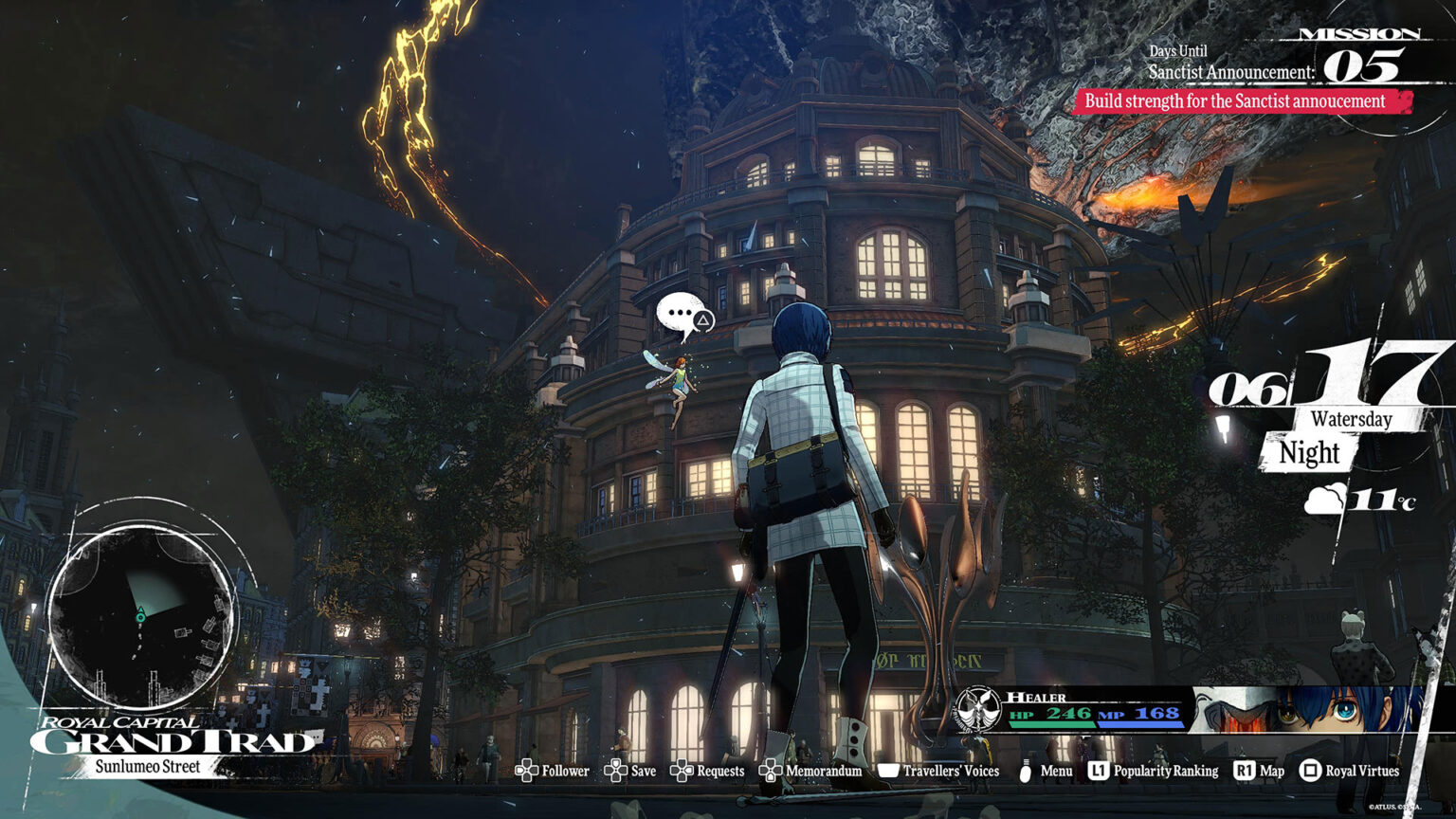Viewport: 1456px width, 819px height.
Task: Choose Save in the bottom command bar
Action: [x=630, y=771]
